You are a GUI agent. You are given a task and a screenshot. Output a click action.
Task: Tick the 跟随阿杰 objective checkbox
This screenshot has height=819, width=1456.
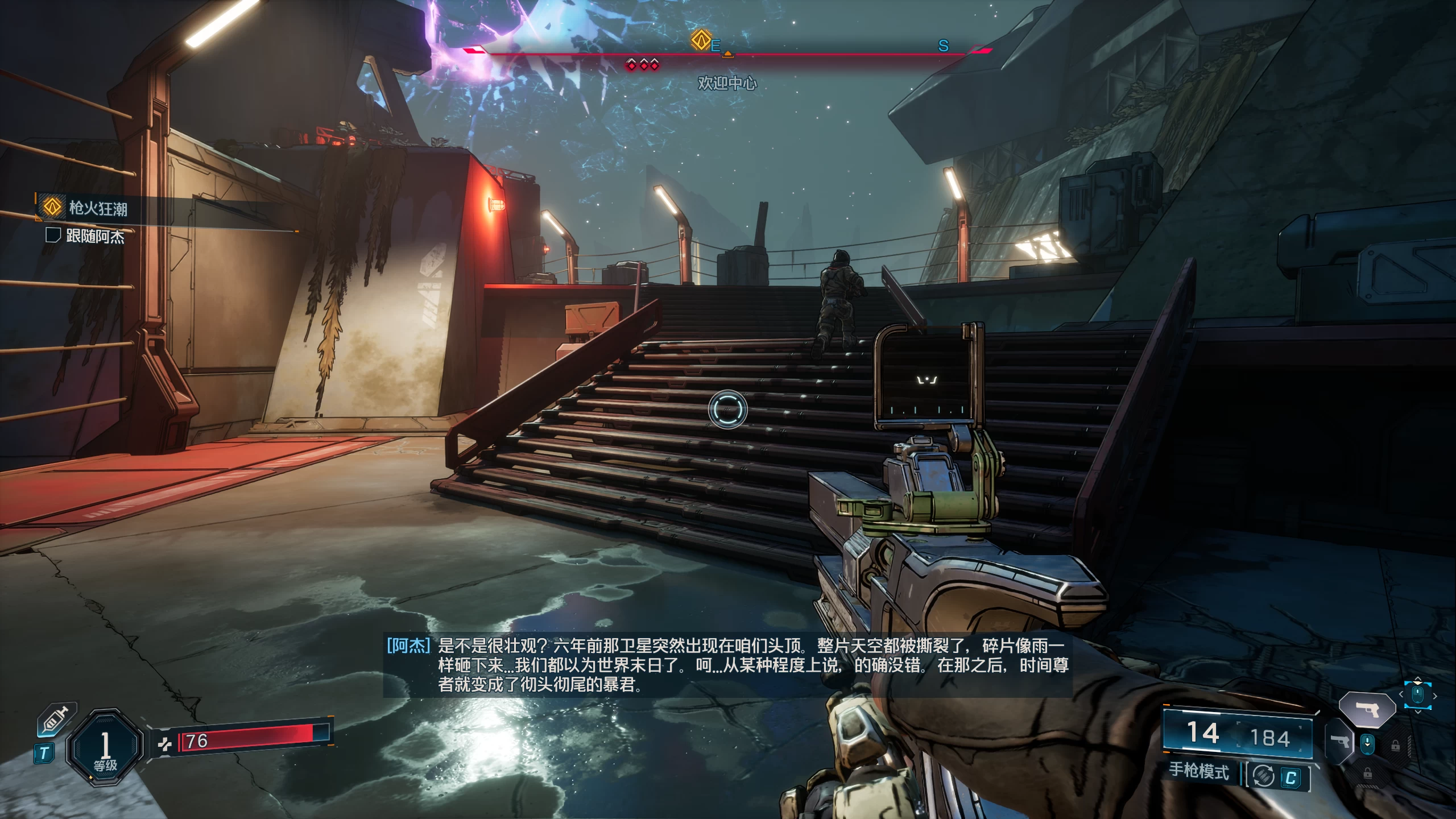coord(53,235)
